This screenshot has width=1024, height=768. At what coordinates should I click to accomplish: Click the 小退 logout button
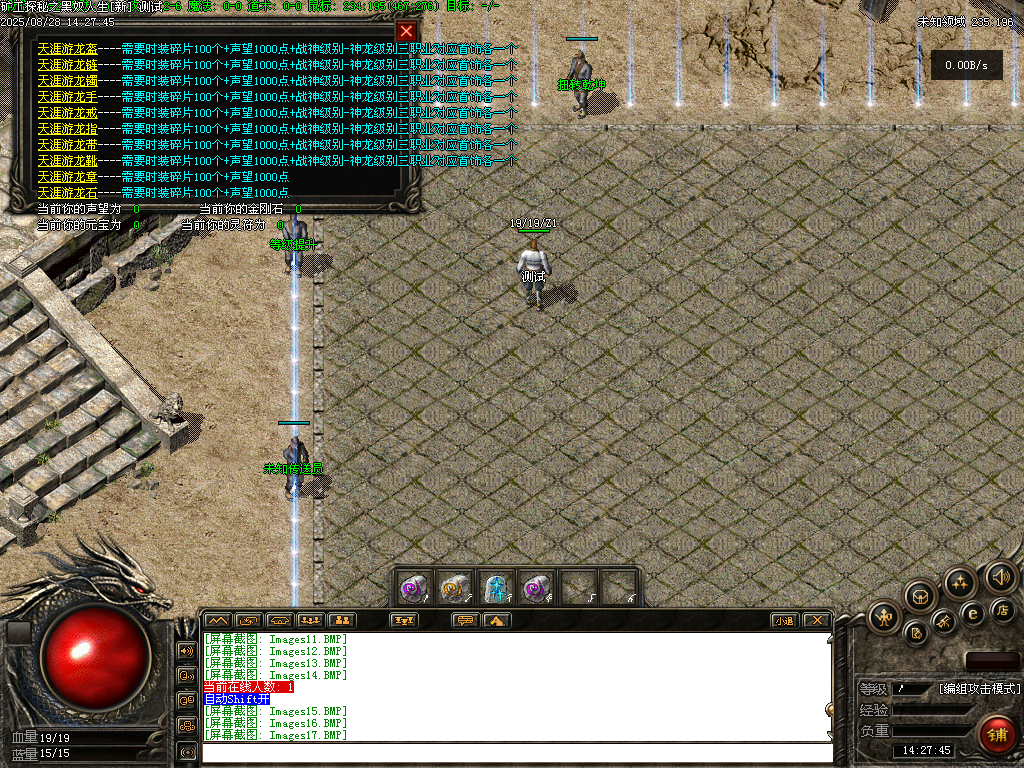785,620
